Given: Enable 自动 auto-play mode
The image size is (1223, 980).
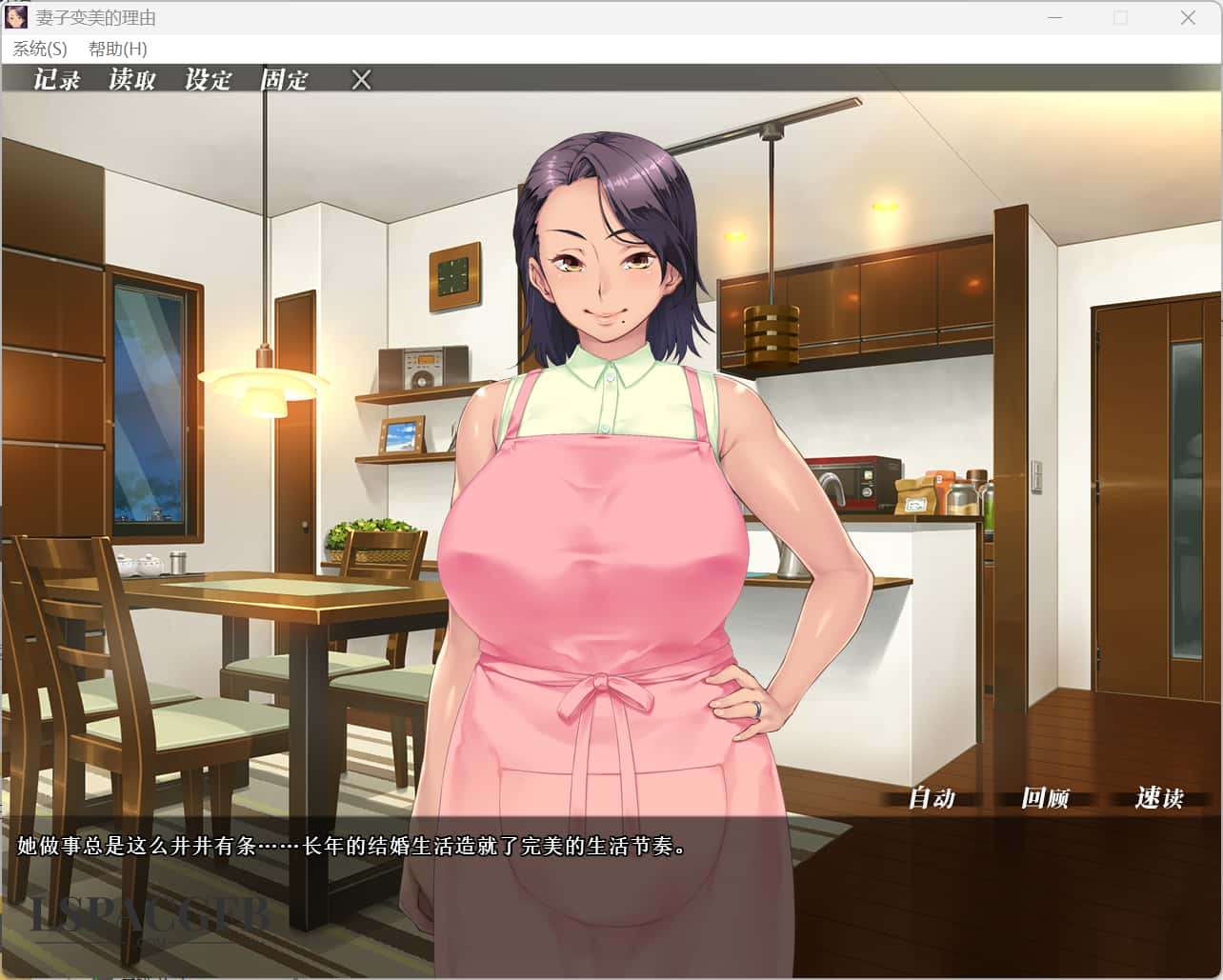Looking at the screenshot, I should click(931, 798).
